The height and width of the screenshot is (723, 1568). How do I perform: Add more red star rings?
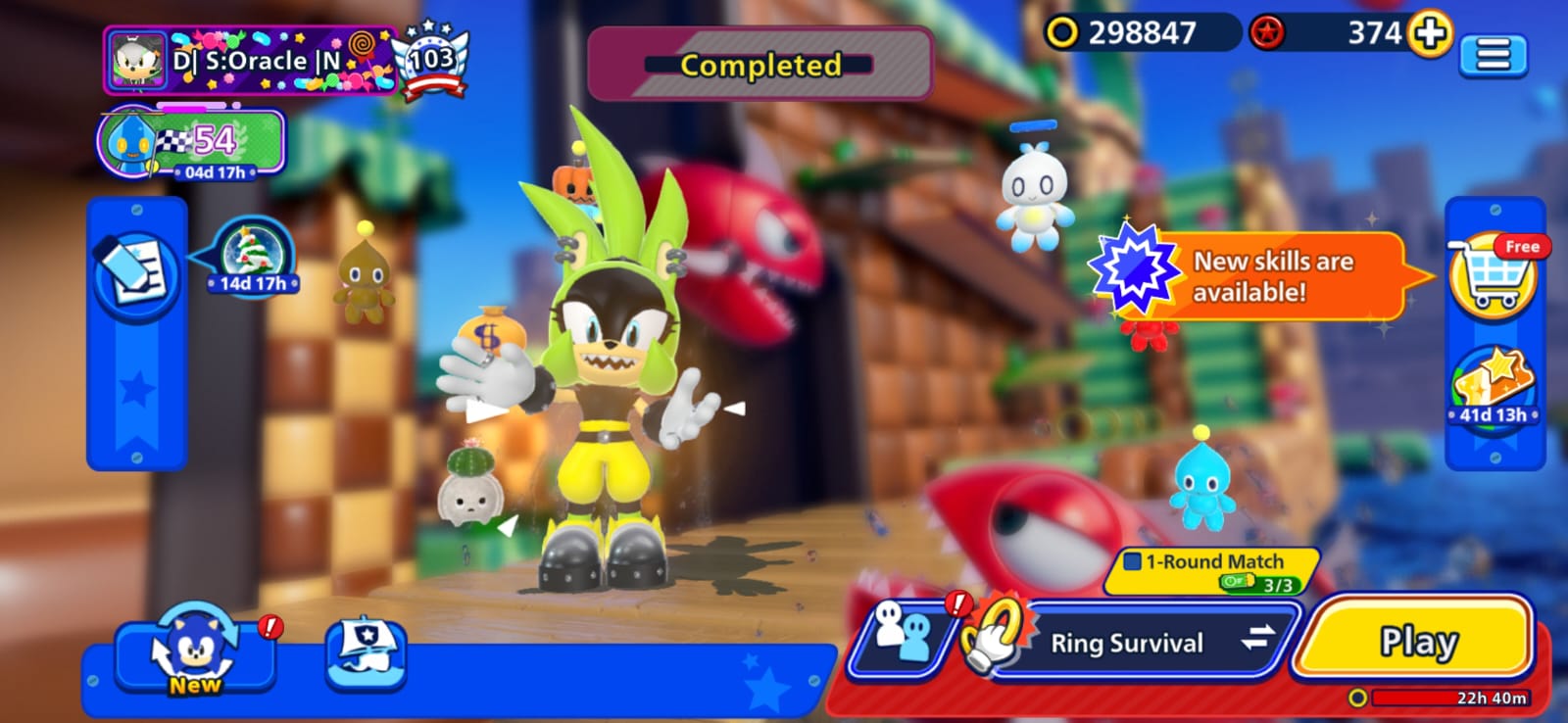tap(1430, 33)
